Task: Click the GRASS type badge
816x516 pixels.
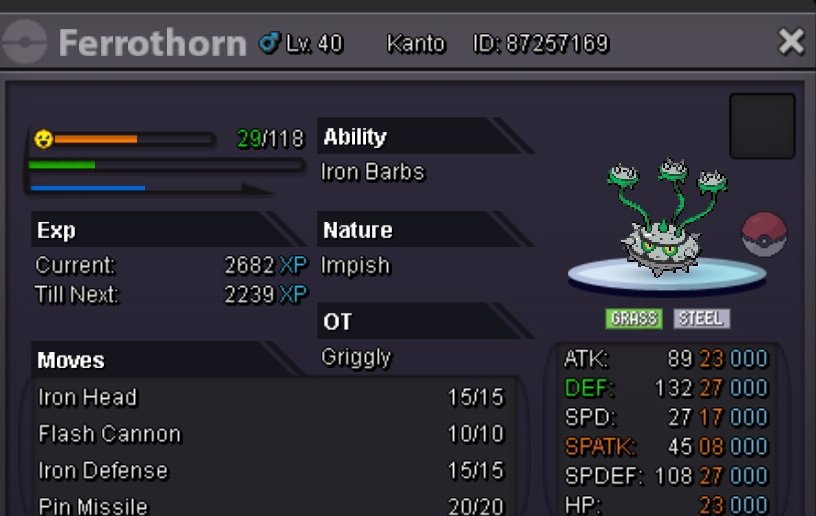Action: point(634,319)
